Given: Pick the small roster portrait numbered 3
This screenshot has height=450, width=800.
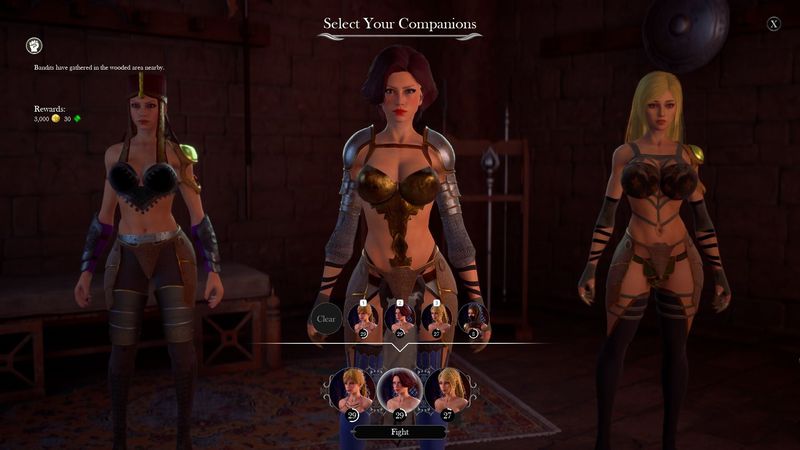Looking at the screenshot, I should 437,318.
